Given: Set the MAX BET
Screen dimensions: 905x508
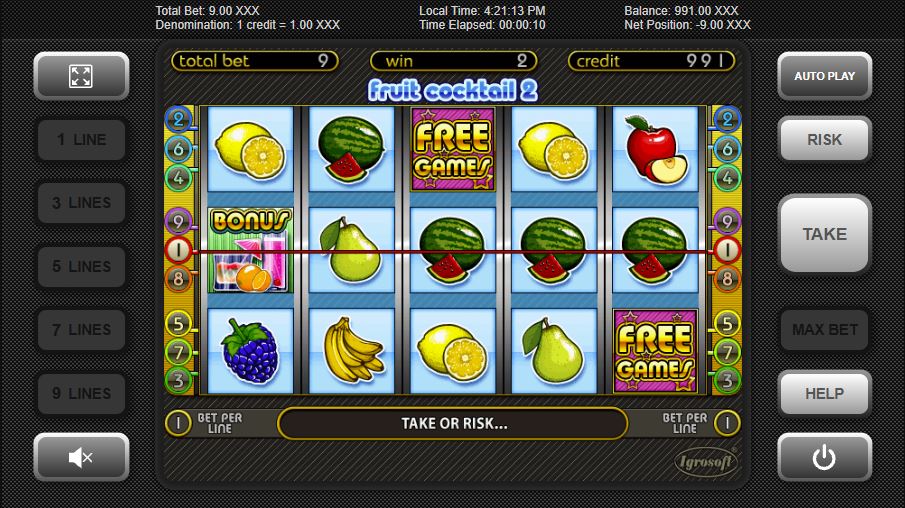Looking at the screenshot, I should click(x=824, y=330).
